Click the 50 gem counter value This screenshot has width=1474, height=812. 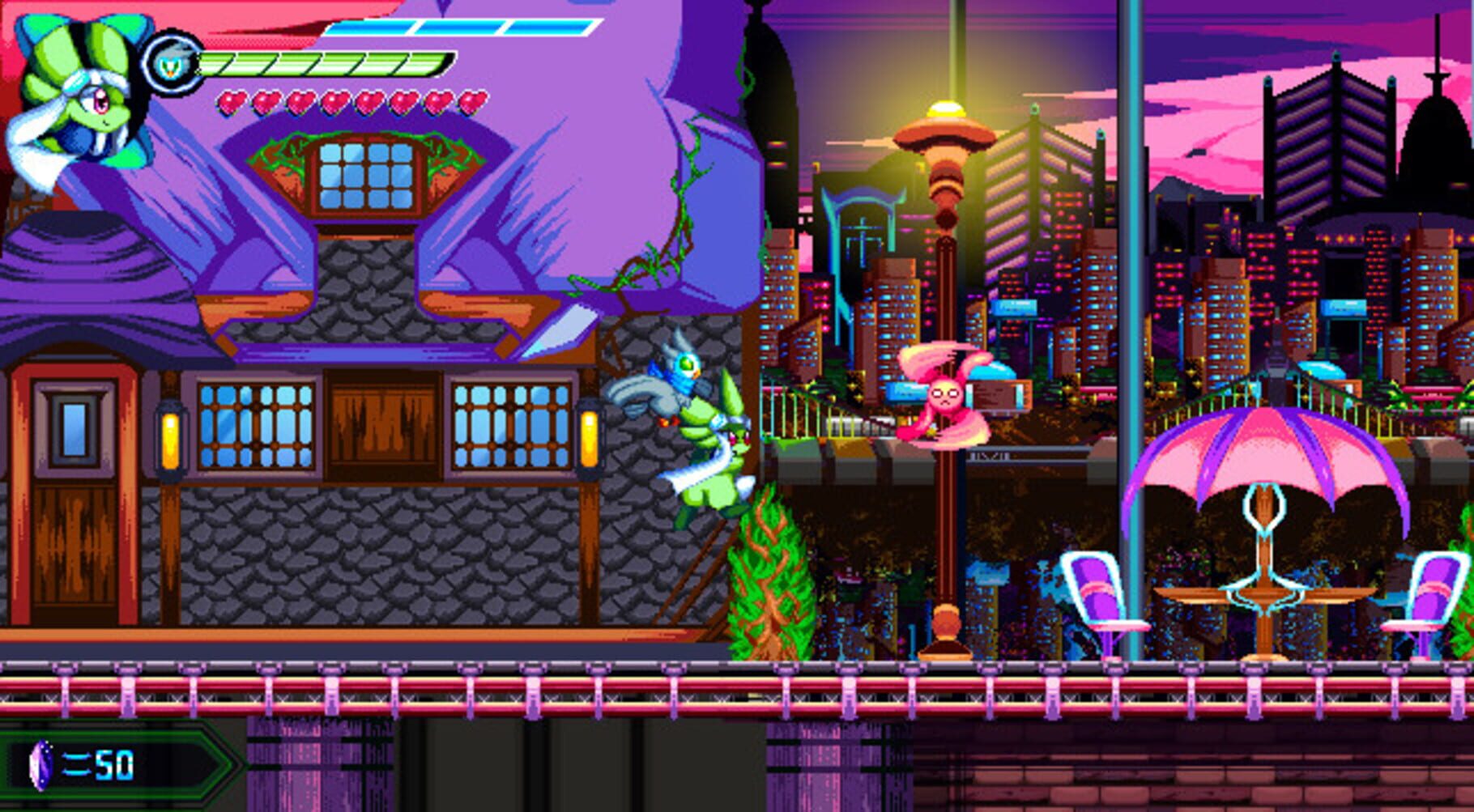coord(113,765)
